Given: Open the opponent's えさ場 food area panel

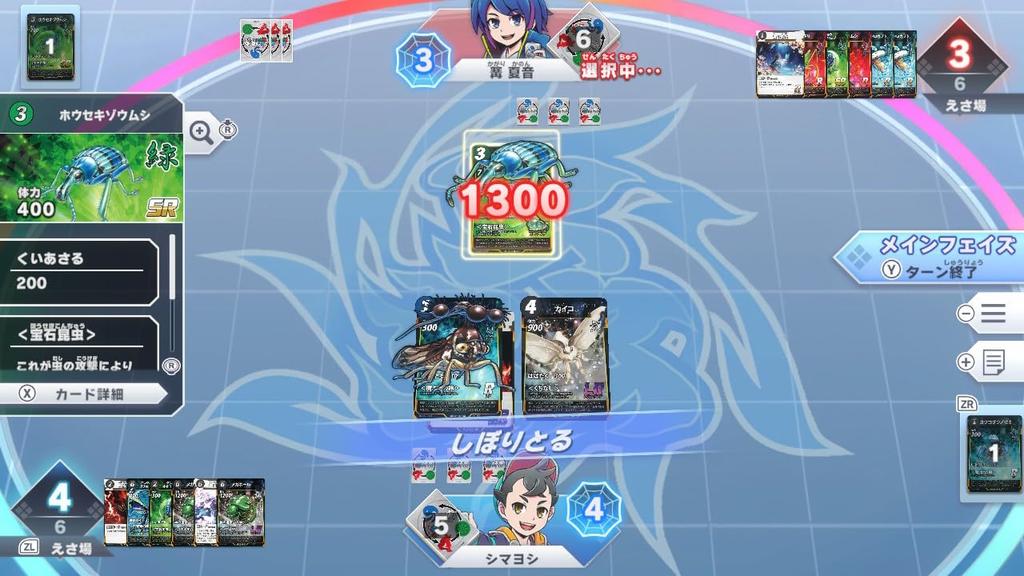Looking at the screenshot, I should pyautogui.click(x=960, y=66).
